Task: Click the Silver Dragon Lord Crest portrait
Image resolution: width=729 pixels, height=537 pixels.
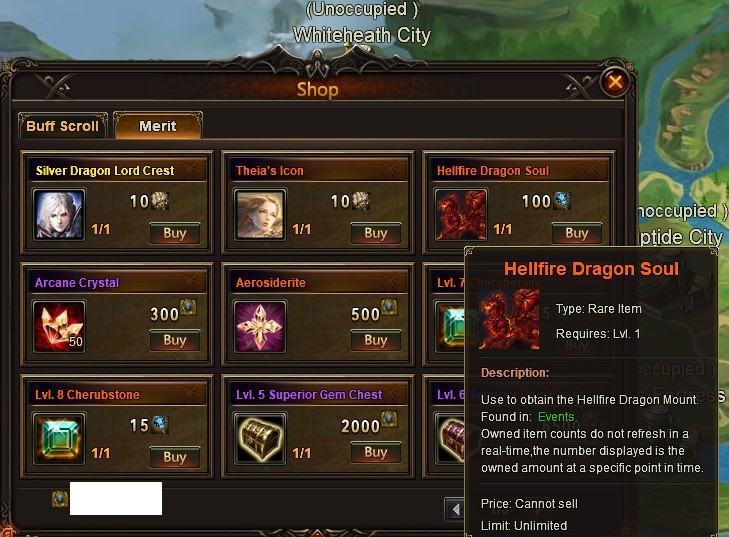Action: [59, 215]
